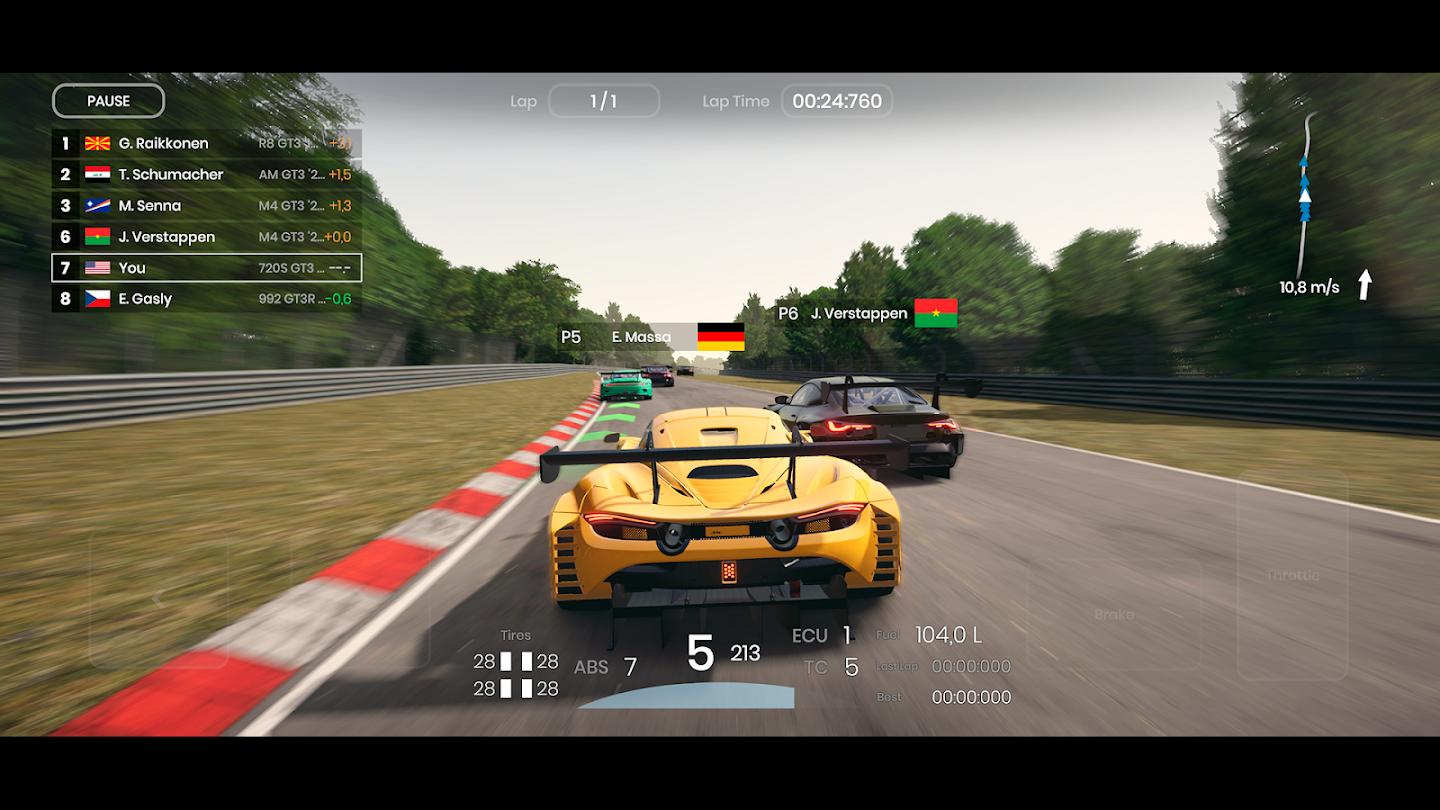Select T. Schumacher's leaderboard row
This screenshot has width=1440, height=810.
[206, 174]
